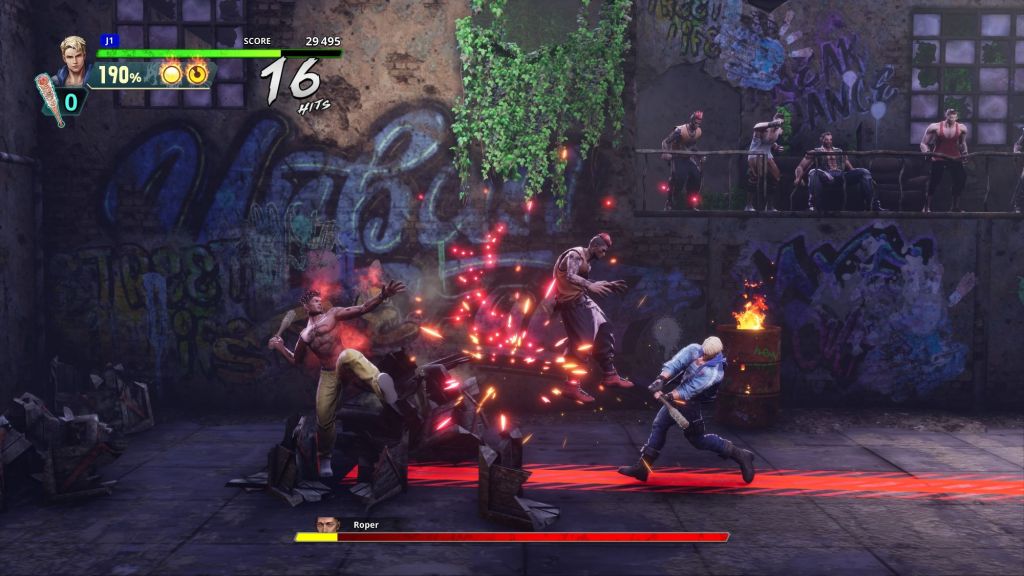Image resolution: width=1024 pixels, height=576 pixels.
Task: Click the blue J1 player tag
Action: pyautogui.click(x=107, y=41)
